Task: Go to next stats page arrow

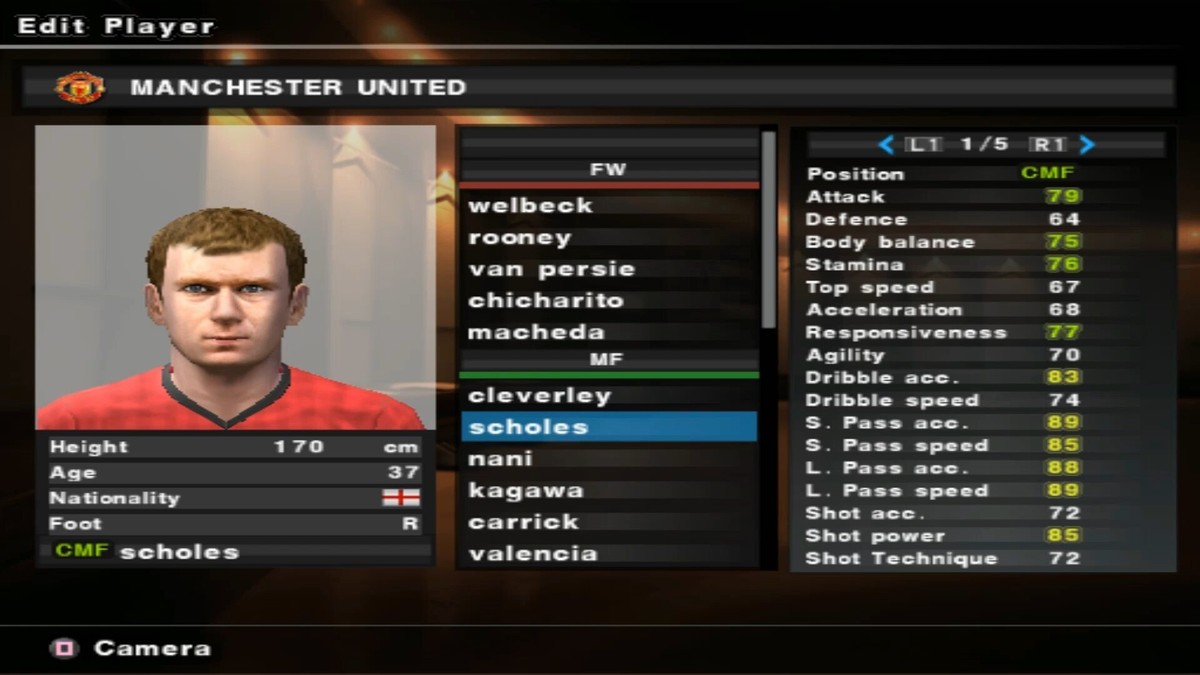Action: [1088, 145]
